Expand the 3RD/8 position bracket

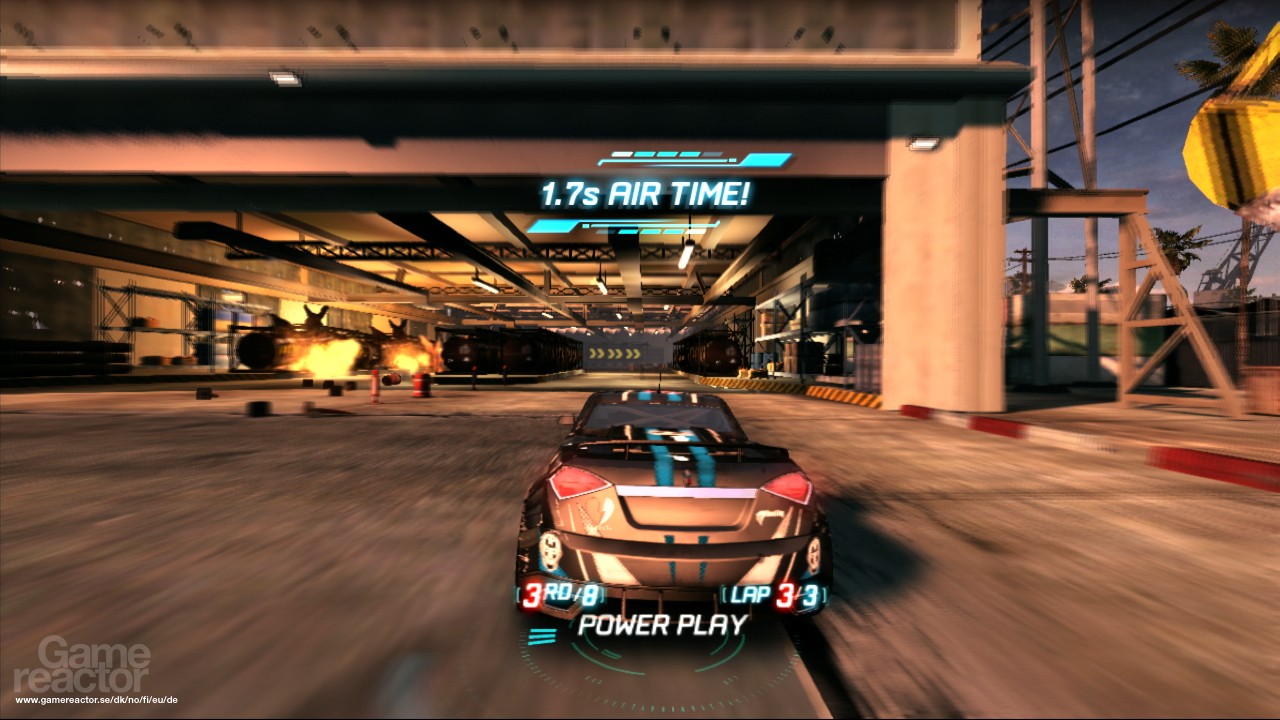[x=560, y=594]
